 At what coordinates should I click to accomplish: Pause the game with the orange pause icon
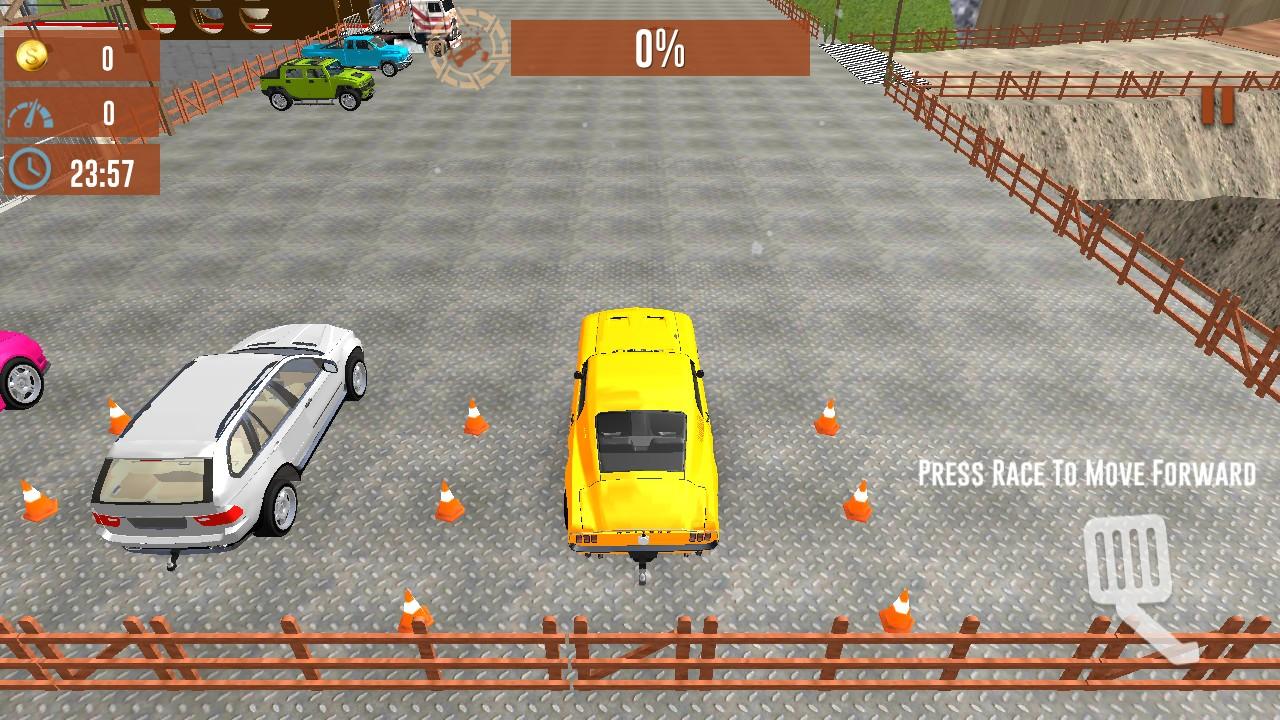click(1218, 104)
